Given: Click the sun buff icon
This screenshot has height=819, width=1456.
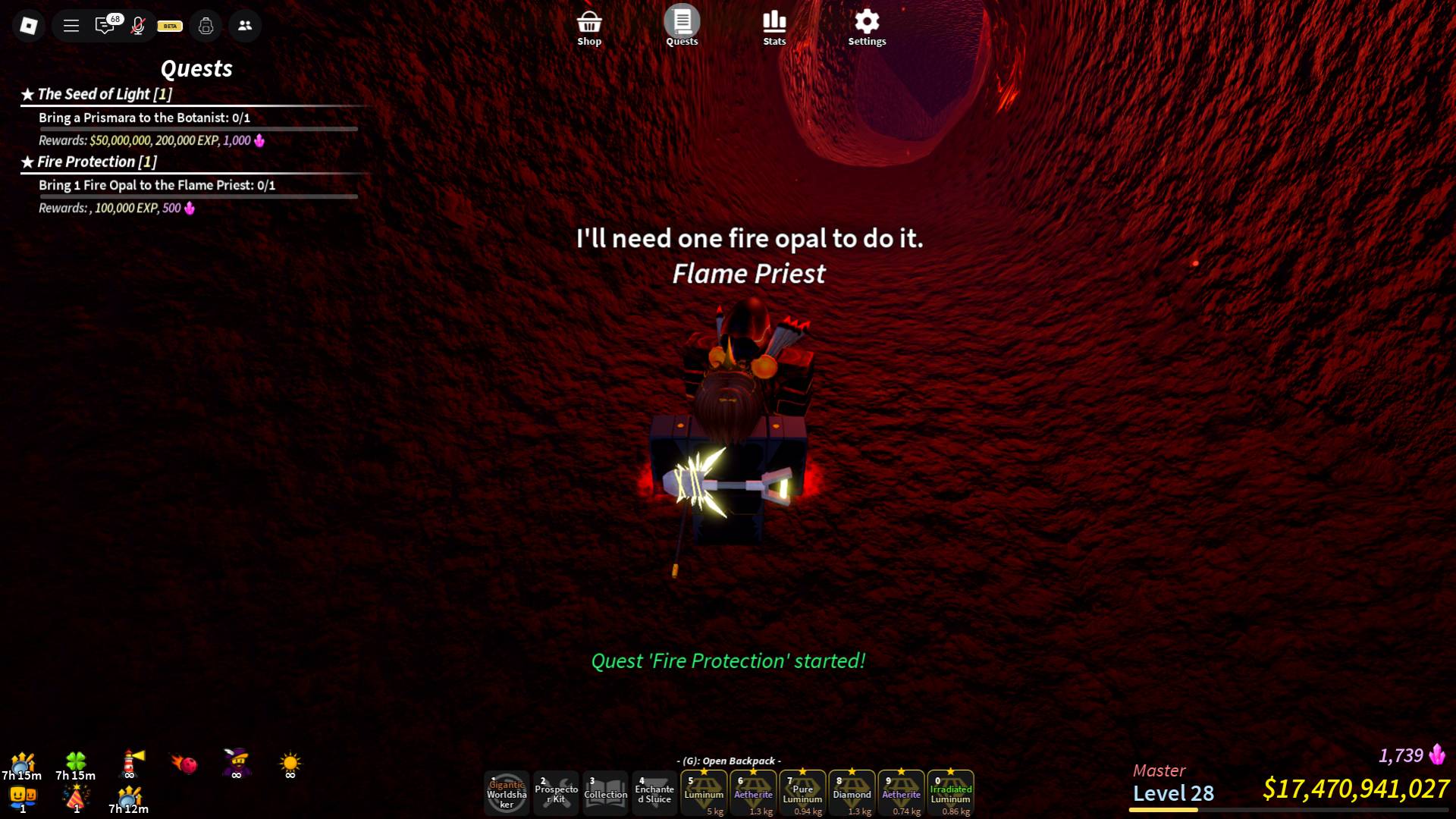Looking at the screenshot, I should coord(289,764).
